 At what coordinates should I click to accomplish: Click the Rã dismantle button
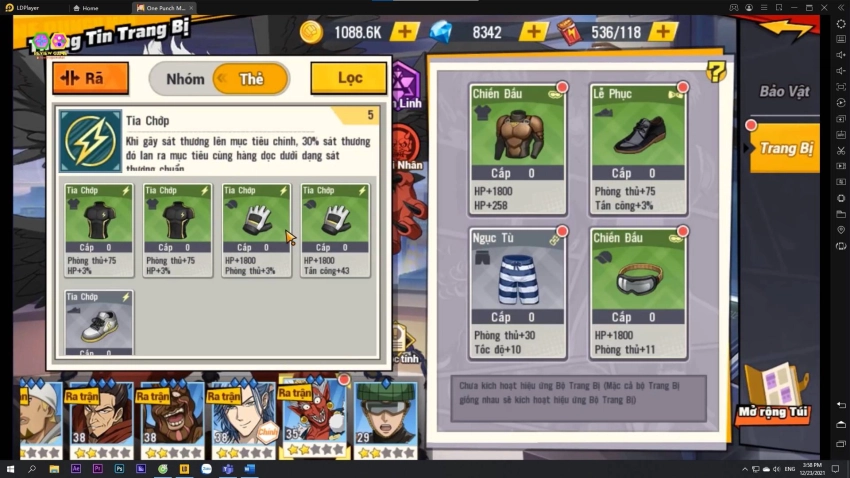click(90, 78)
